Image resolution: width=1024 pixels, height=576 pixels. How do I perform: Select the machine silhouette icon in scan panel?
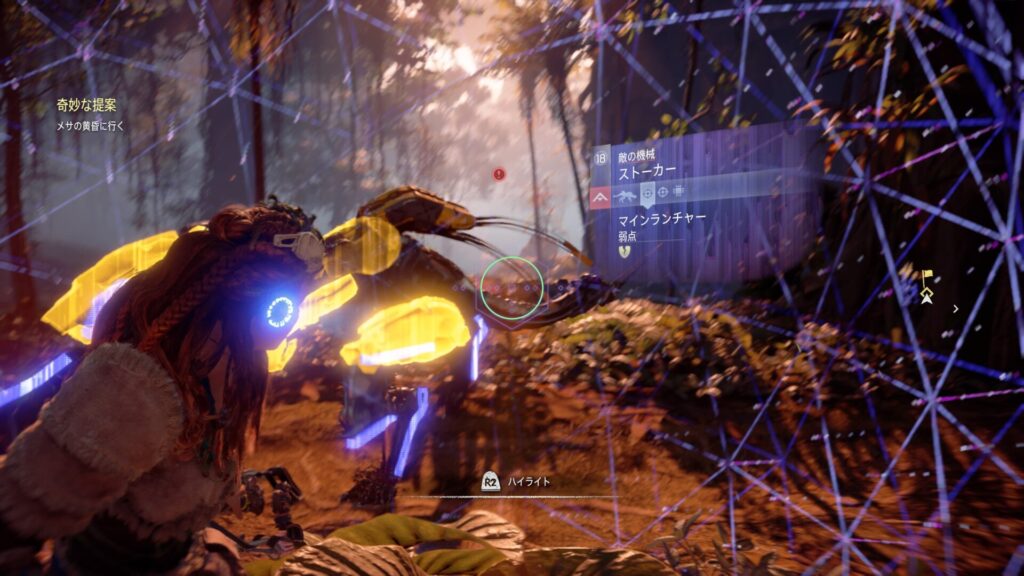(x=624, y=193)
